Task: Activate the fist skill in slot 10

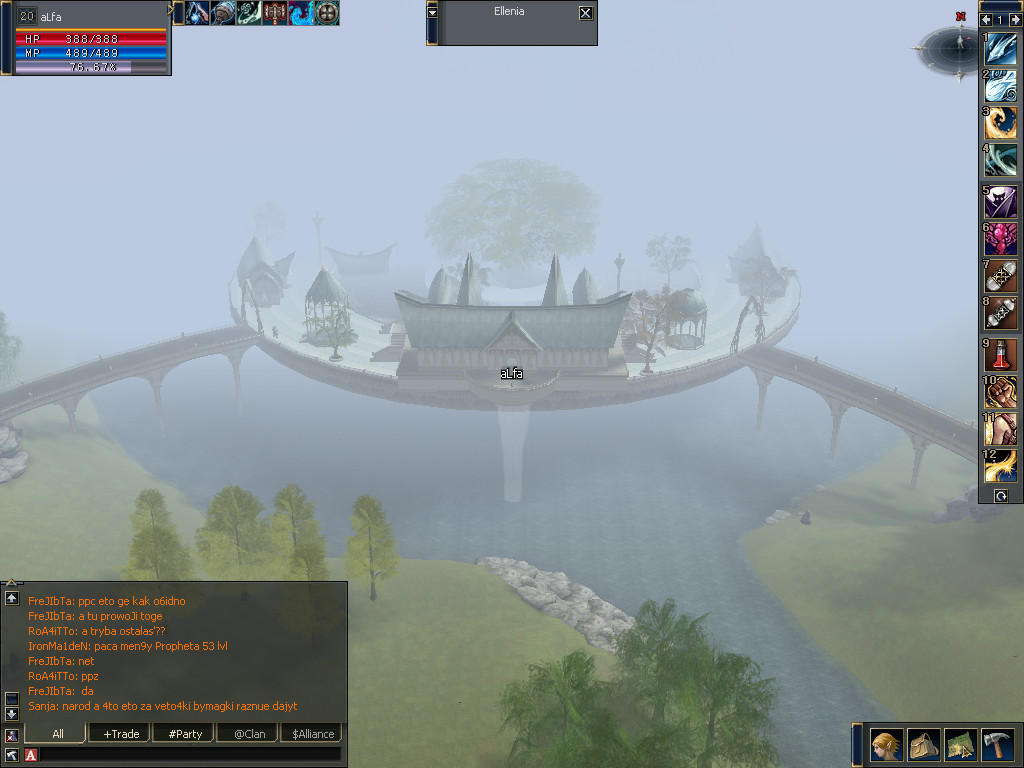Action: (x=1001, y=391)
